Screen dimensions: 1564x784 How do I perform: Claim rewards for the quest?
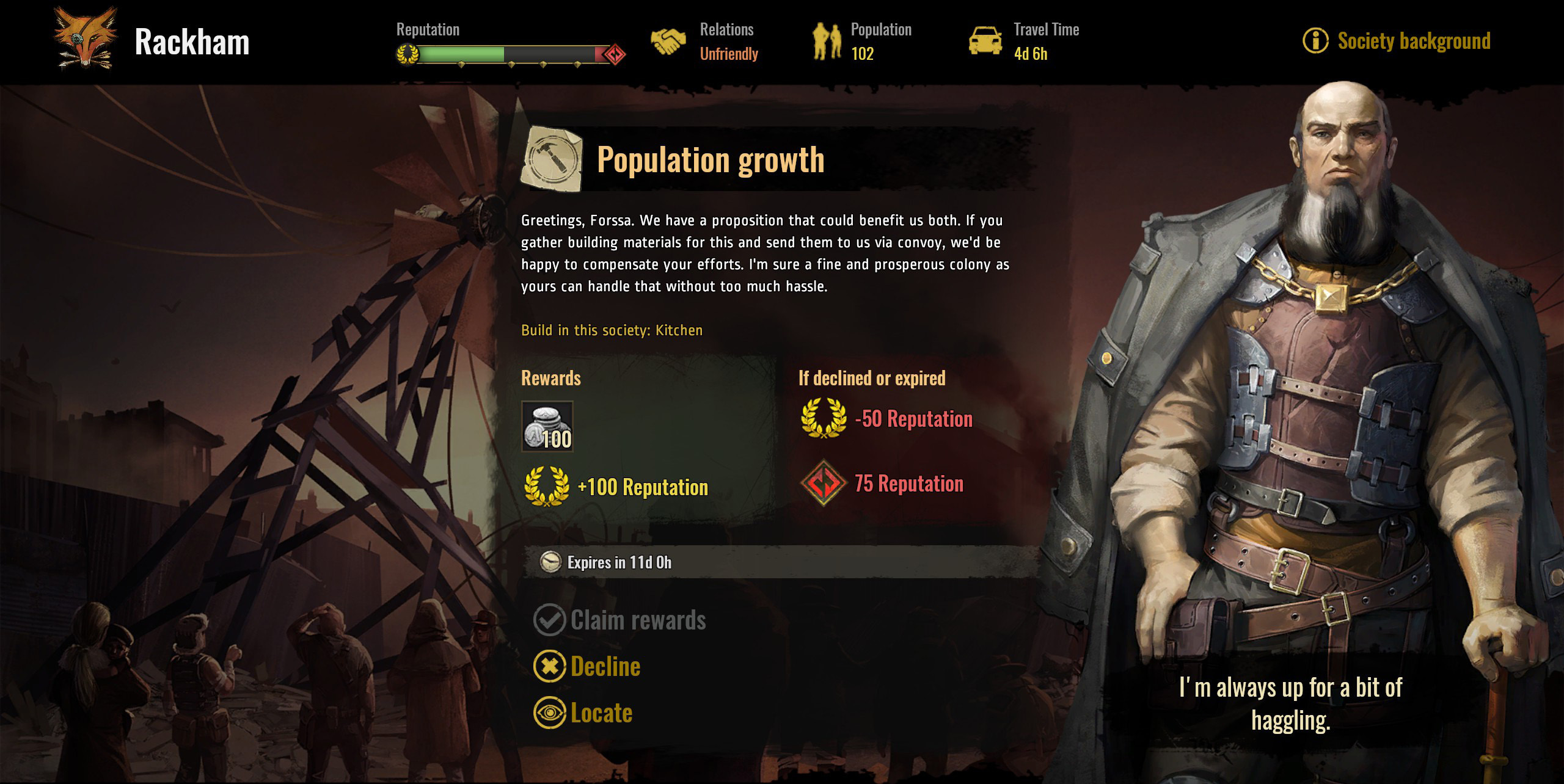[x=620, y=620]
